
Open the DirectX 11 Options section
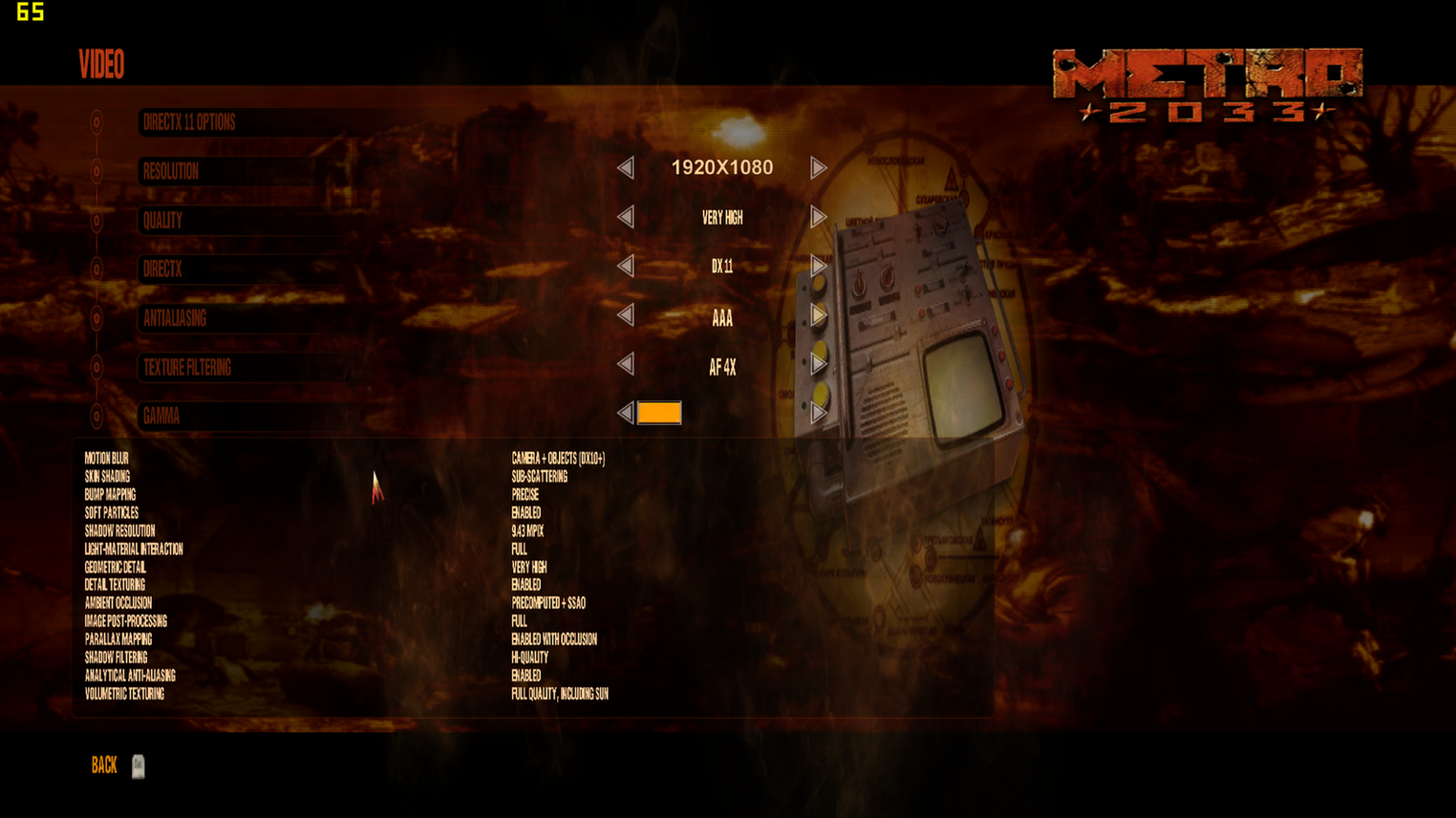pyautogui.click(x=187, y=122)
